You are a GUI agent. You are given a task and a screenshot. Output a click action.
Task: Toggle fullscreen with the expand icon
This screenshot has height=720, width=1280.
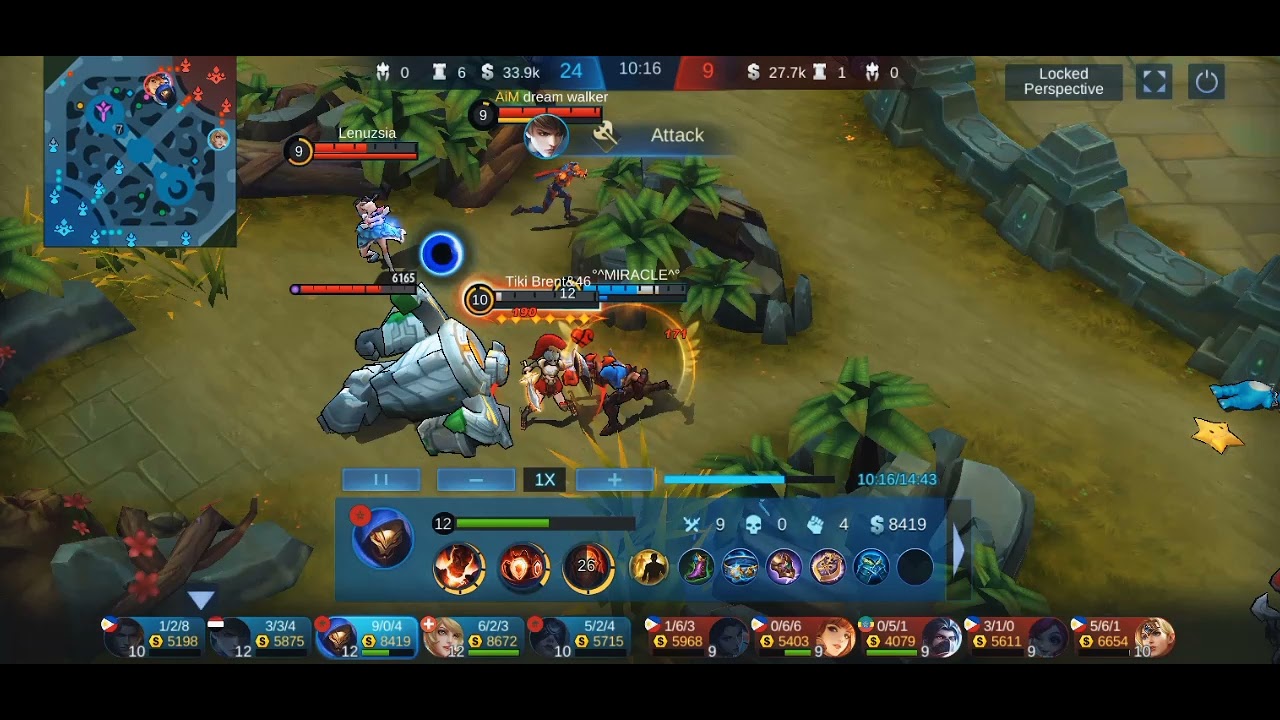point(1154,81)
